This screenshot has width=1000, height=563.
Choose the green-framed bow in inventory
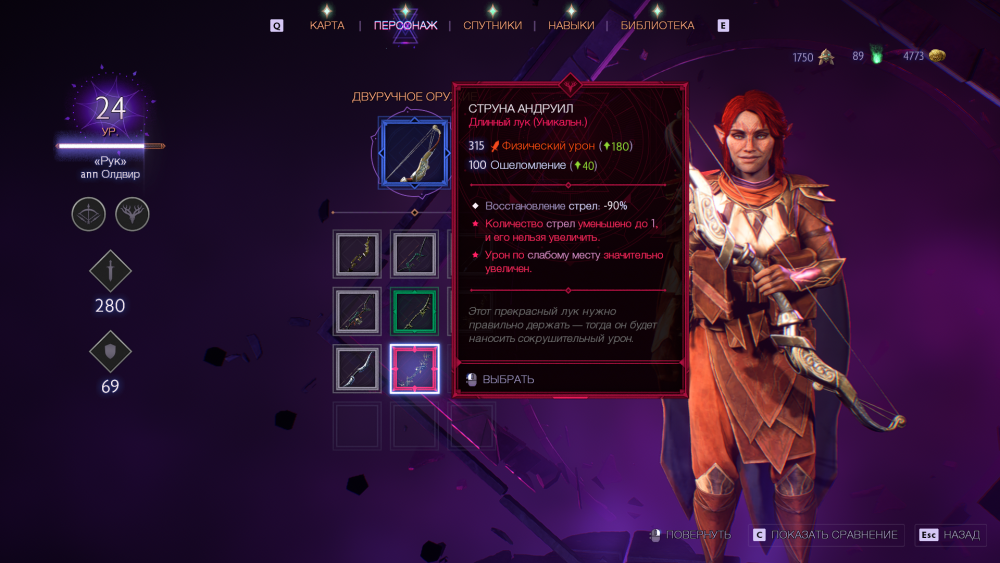coord(414,311)
